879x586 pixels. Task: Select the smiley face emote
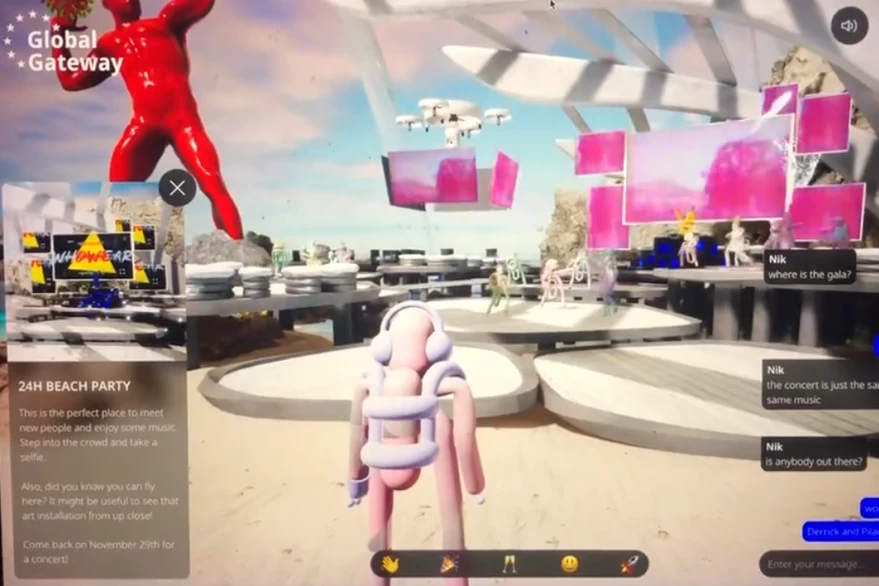click(569, 564)
